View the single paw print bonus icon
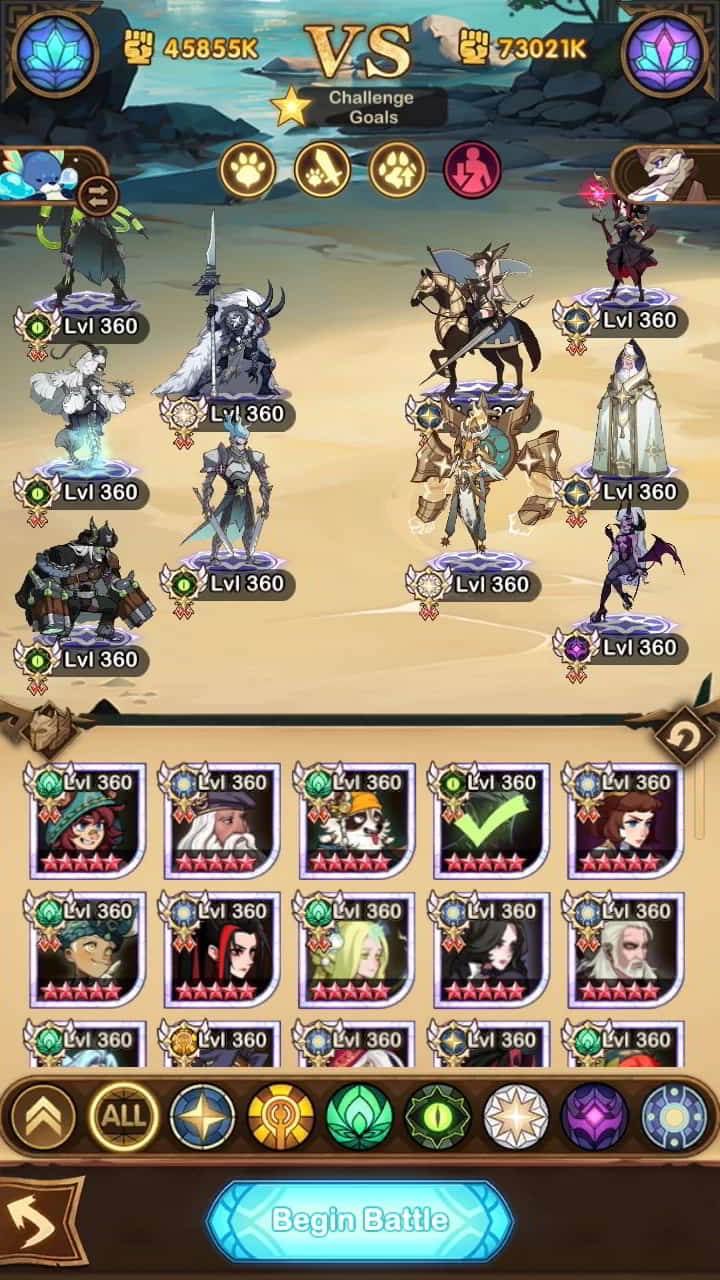 point(247,169)
